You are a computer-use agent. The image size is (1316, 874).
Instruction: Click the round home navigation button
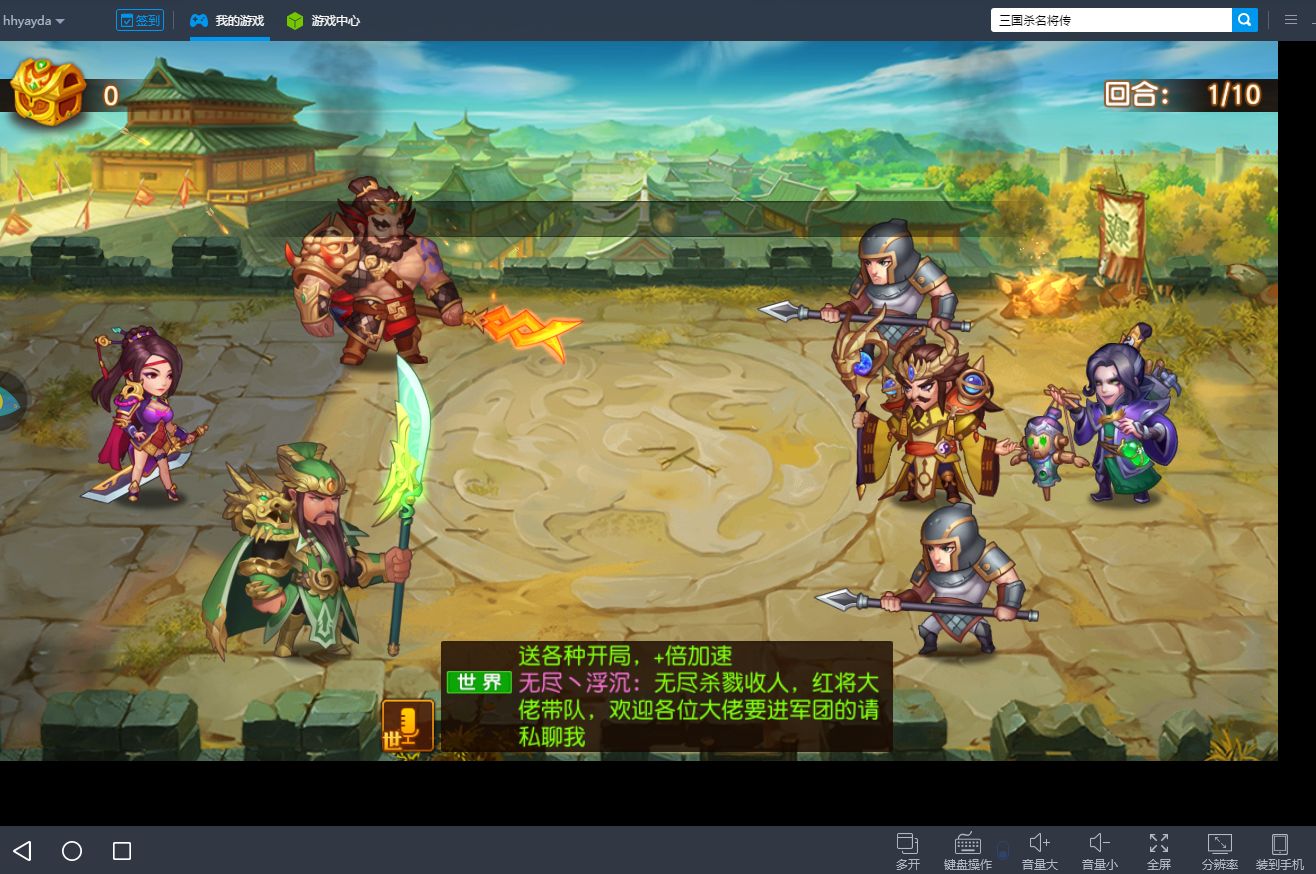tap(71, 851)
